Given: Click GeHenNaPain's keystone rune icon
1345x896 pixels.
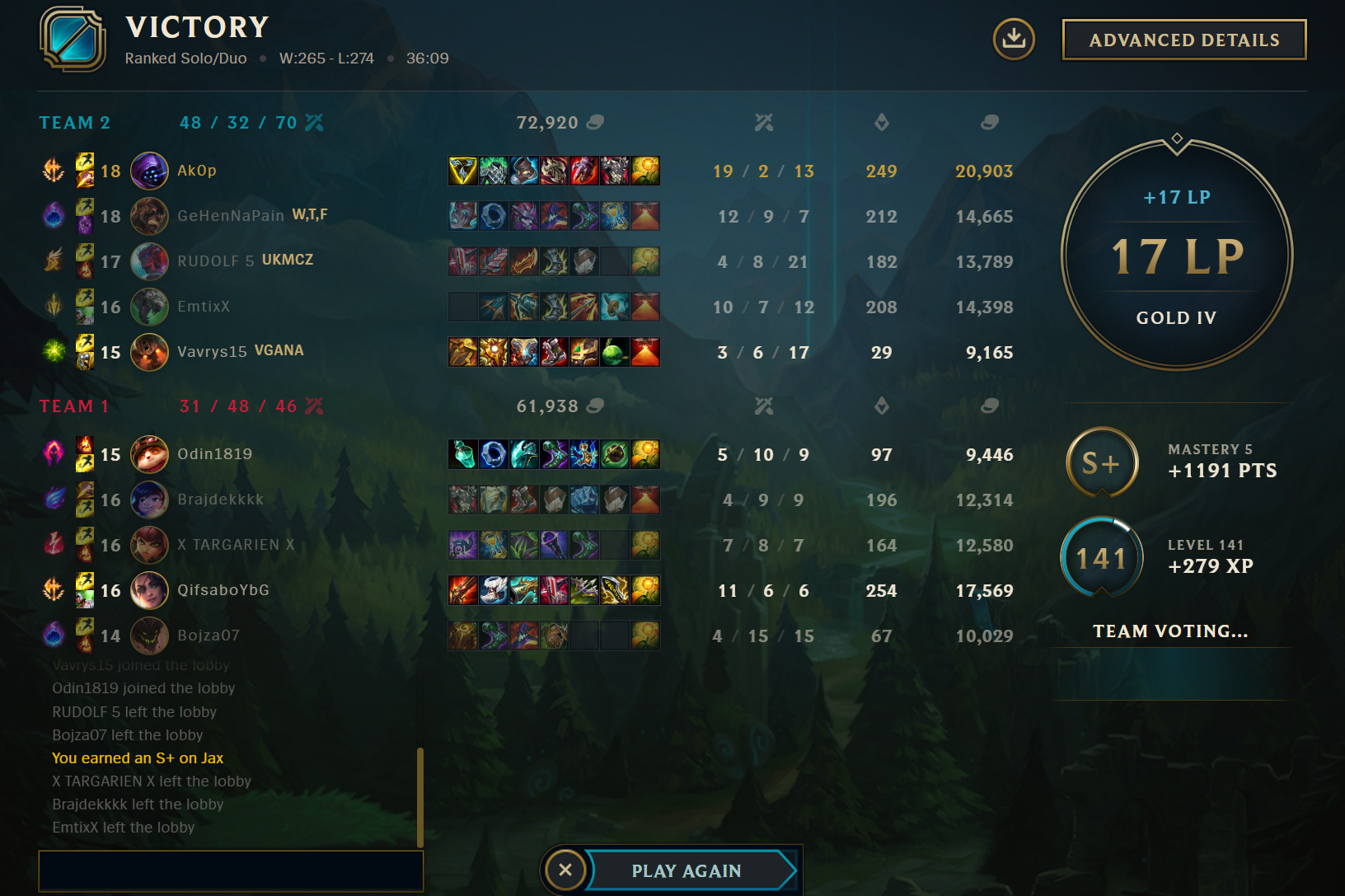Looking at the screenshot, I should coord(53,216).
